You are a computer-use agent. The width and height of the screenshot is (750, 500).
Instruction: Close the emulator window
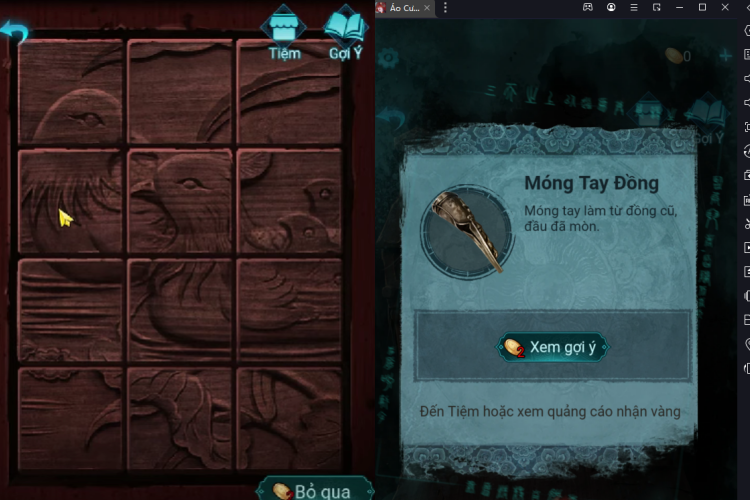point(725,8)
